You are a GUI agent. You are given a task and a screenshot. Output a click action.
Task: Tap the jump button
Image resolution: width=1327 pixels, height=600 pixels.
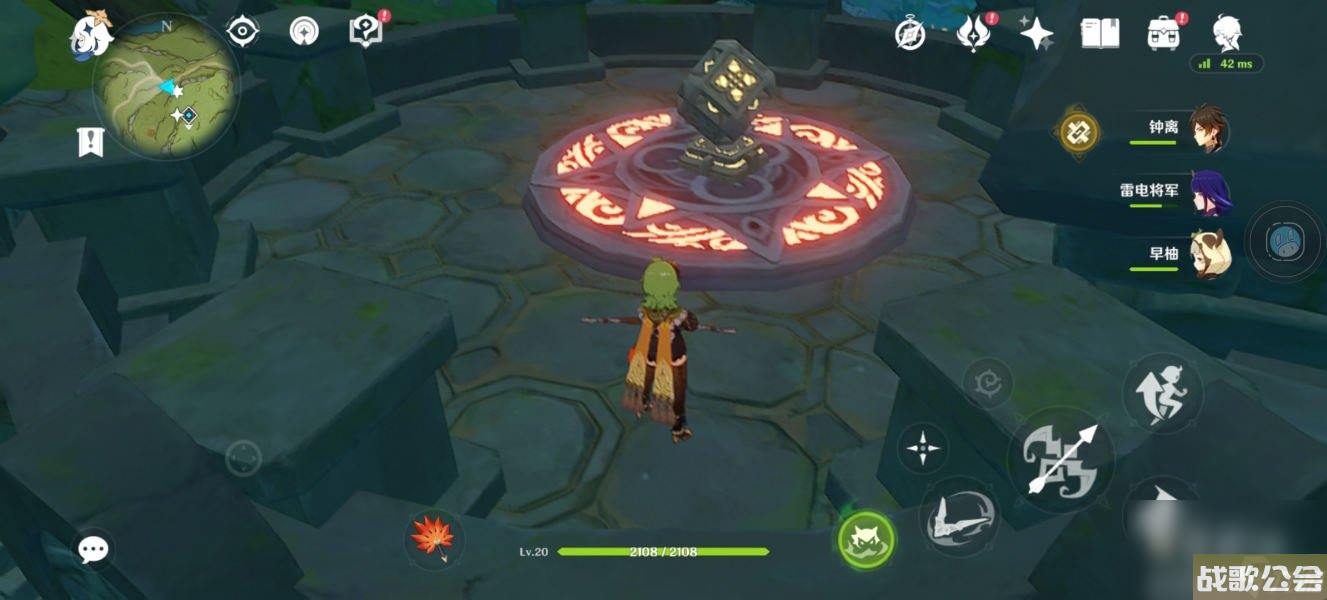(1162, 393)
